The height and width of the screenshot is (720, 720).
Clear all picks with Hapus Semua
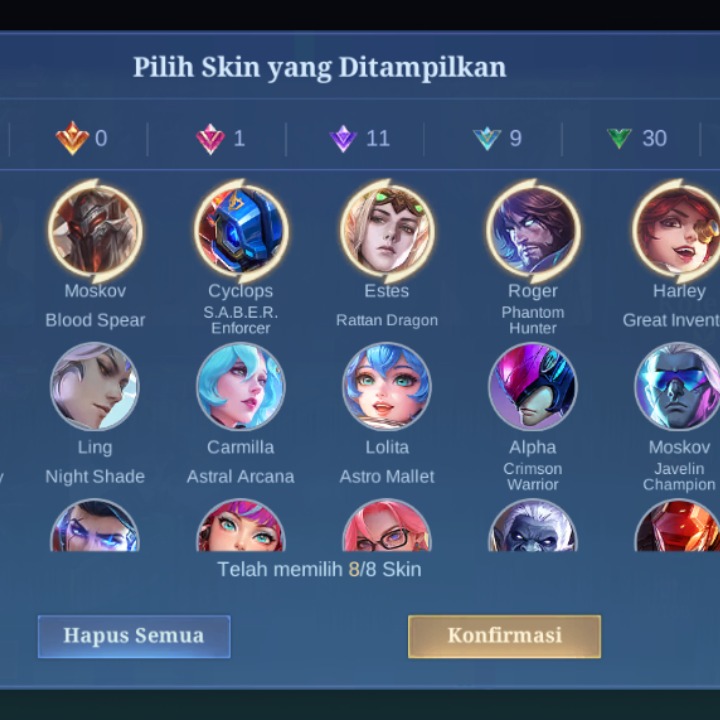[x=134, y=636]
